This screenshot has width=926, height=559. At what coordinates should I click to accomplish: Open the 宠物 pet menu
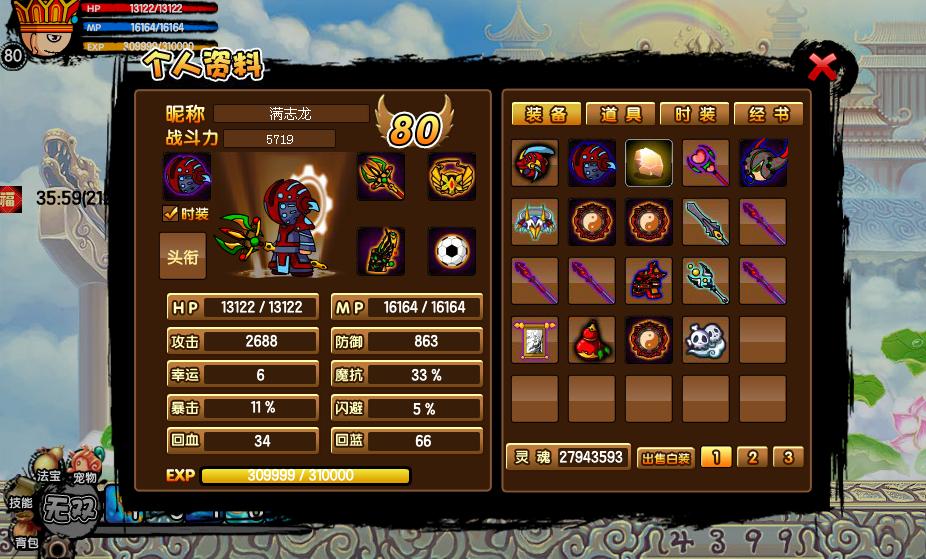coord(85,477)
